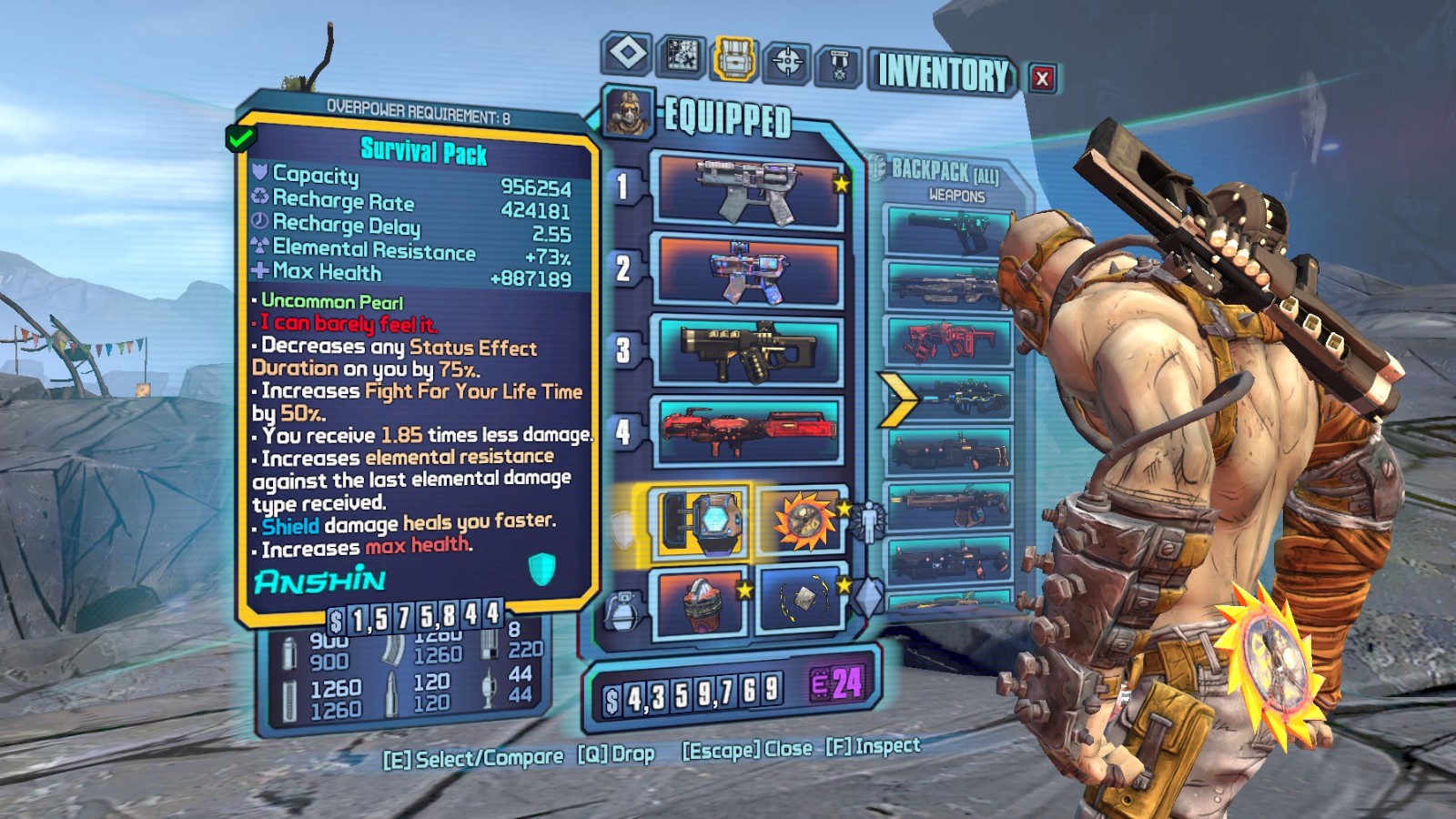
Task: Open the Skills tab with crosshair icon
Action: 787,62
